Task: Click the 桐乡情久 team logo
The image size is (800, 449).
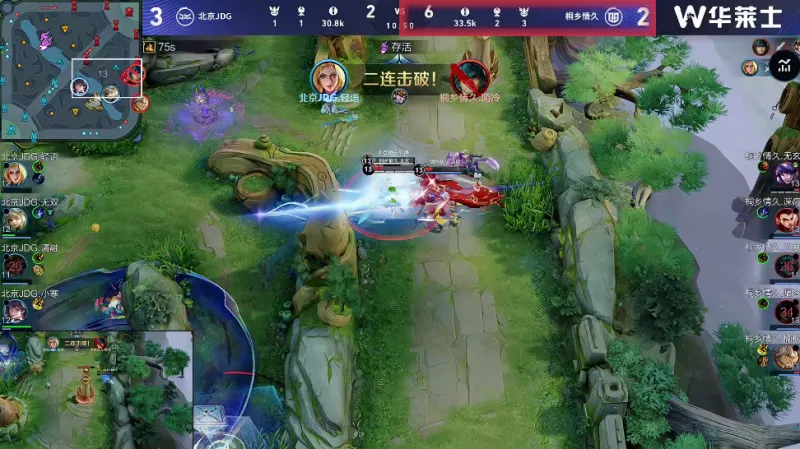Action: 616,16
